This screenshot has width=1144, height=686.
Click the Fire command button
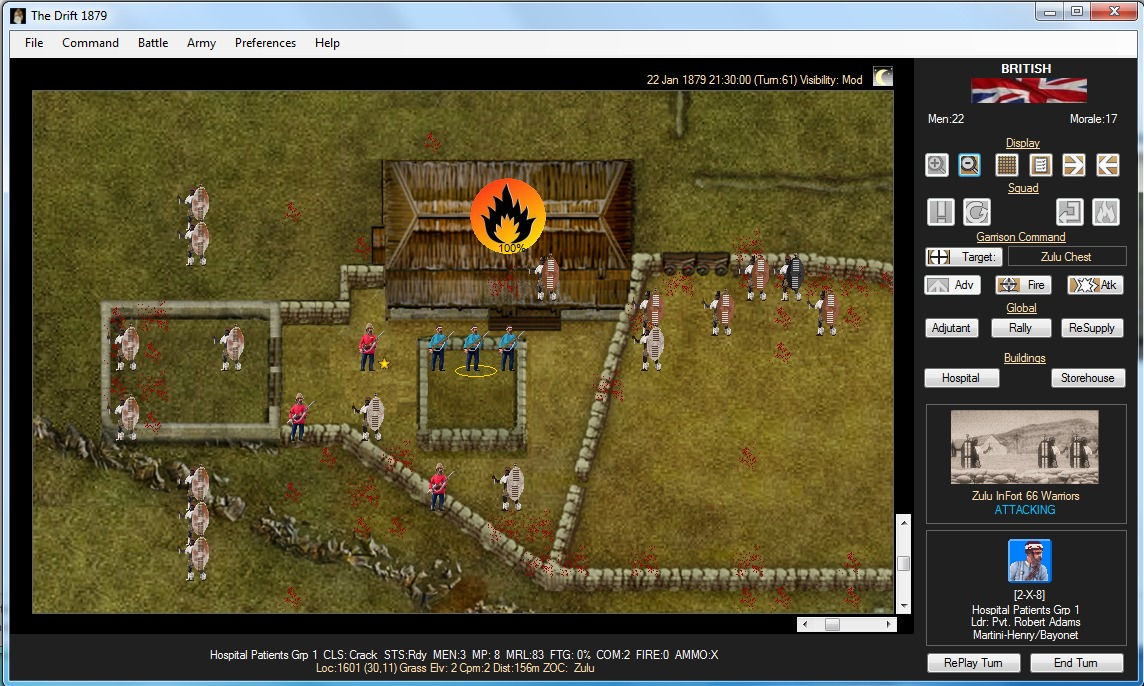tap(1022, 285)
